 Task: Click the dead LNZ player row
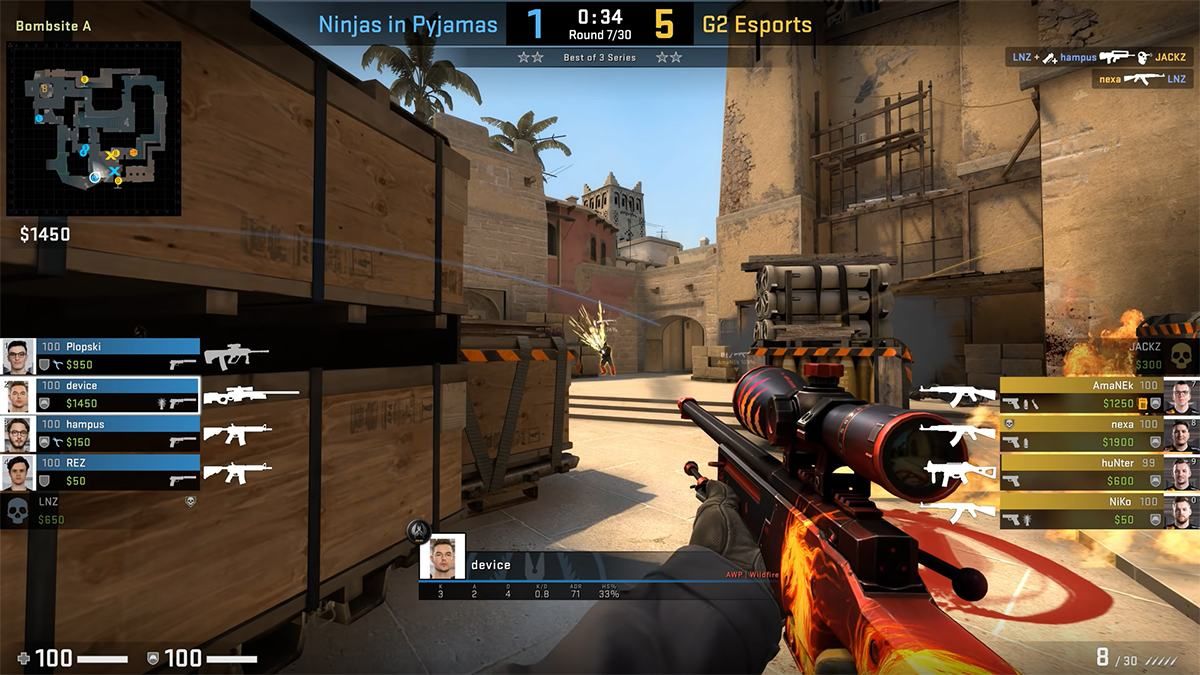coord(100,511)
